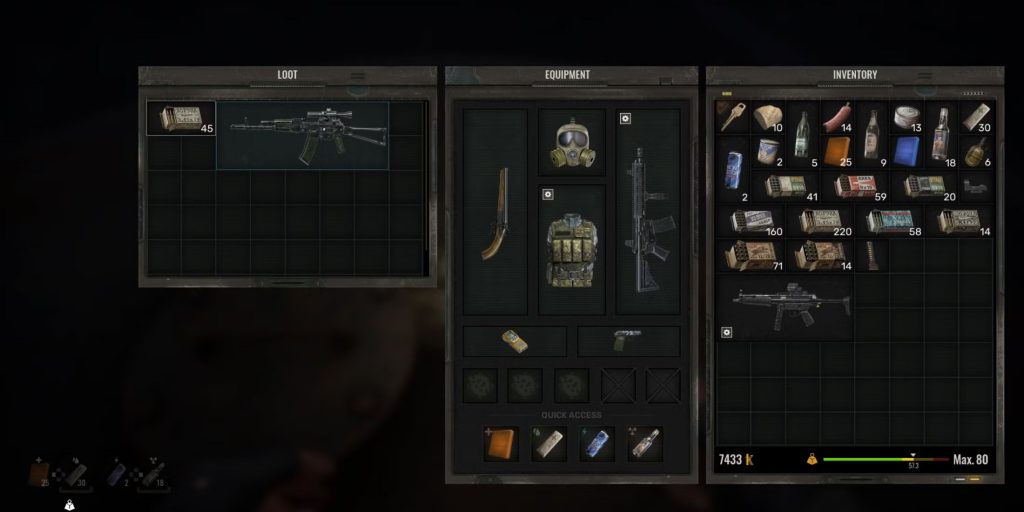The image size is (1024, 512).
Task: Select the scoped AK rifle in loot
Action: pyautogui.click(x=302, y=134)
